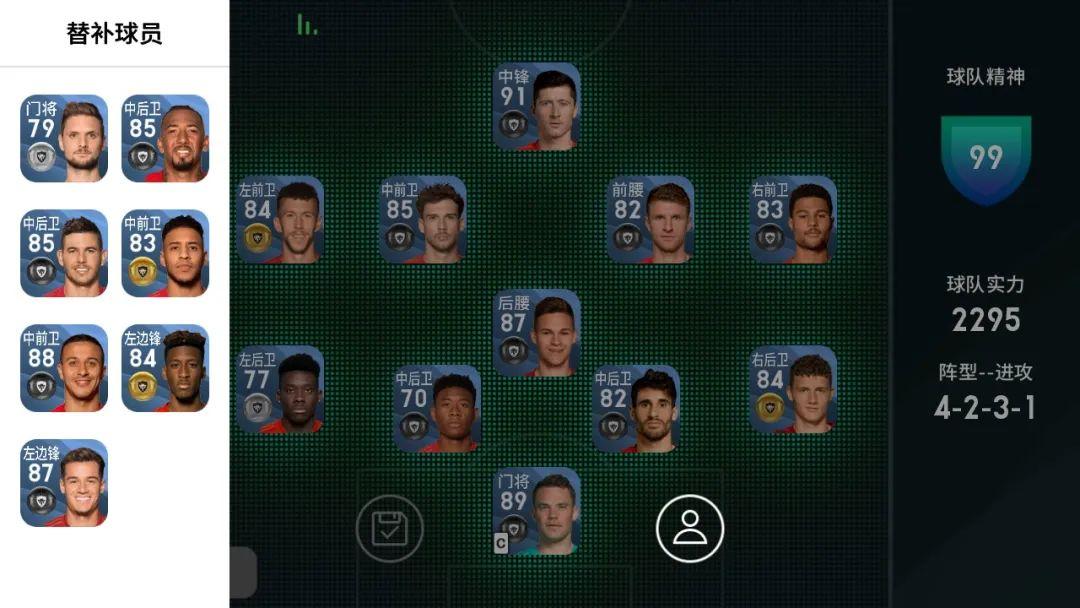Viewport: 1080px width, 608px height.
Task: Select the 右前卫 player card rated 83
Action: point(793,220)
